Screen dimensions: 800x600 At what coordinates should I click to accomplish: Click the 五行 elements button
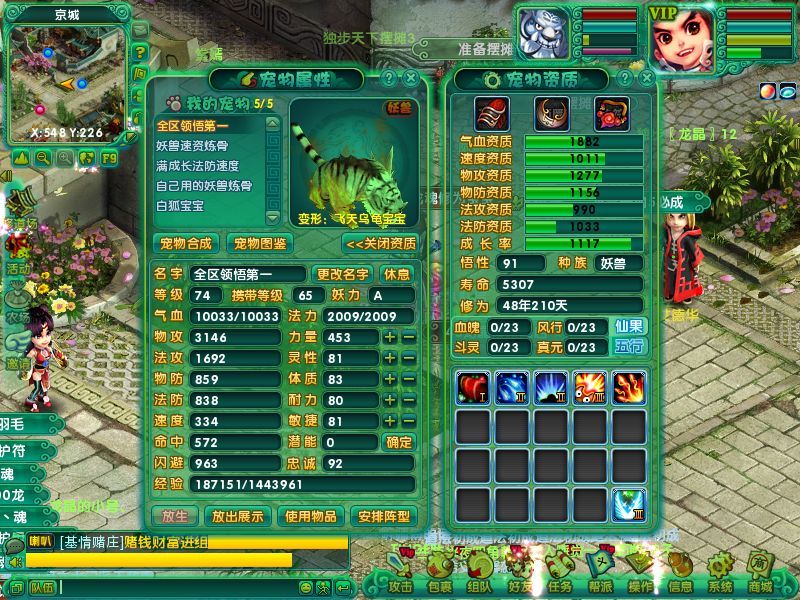coord(629,347)
